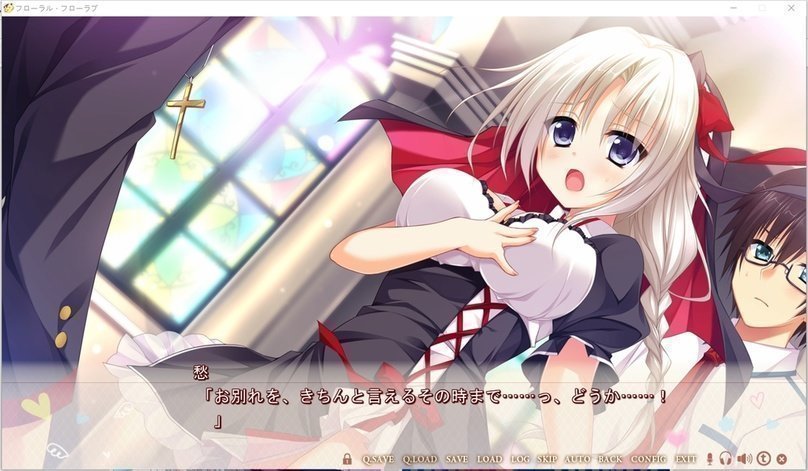Image resolution: width=808 pixels, height=471 pixels.
Task: Minimize the game window
Action: (x=735, y=7)
